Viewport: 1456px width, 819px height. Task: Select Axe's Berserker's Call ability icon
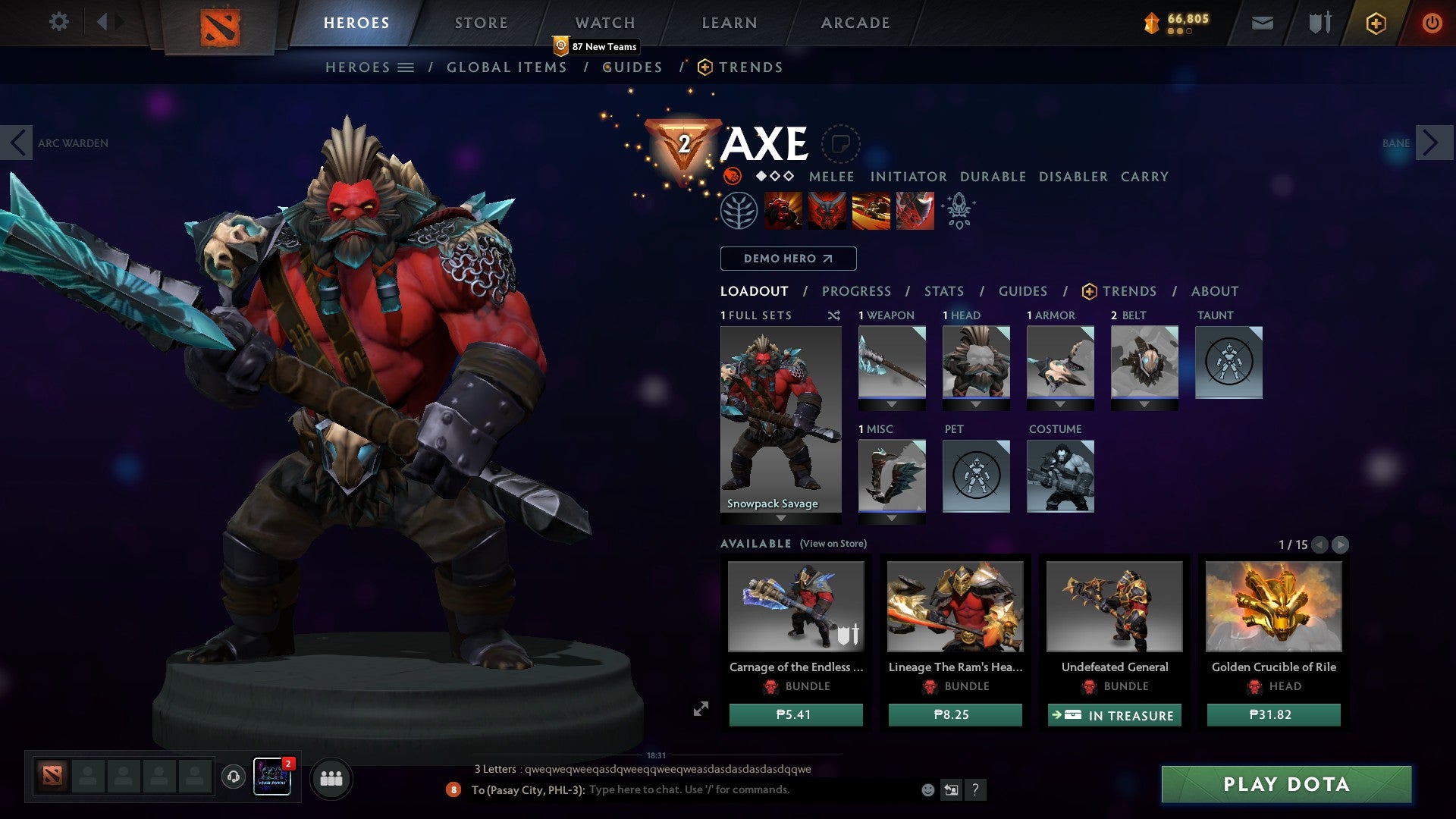point(784,210)
